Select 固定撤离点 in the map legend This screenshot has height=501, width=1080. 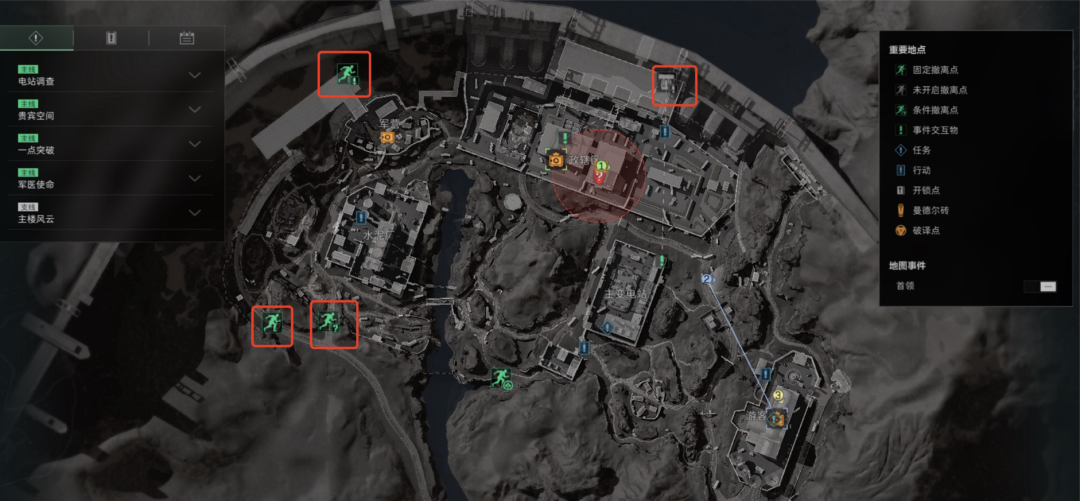pos(930,70)
